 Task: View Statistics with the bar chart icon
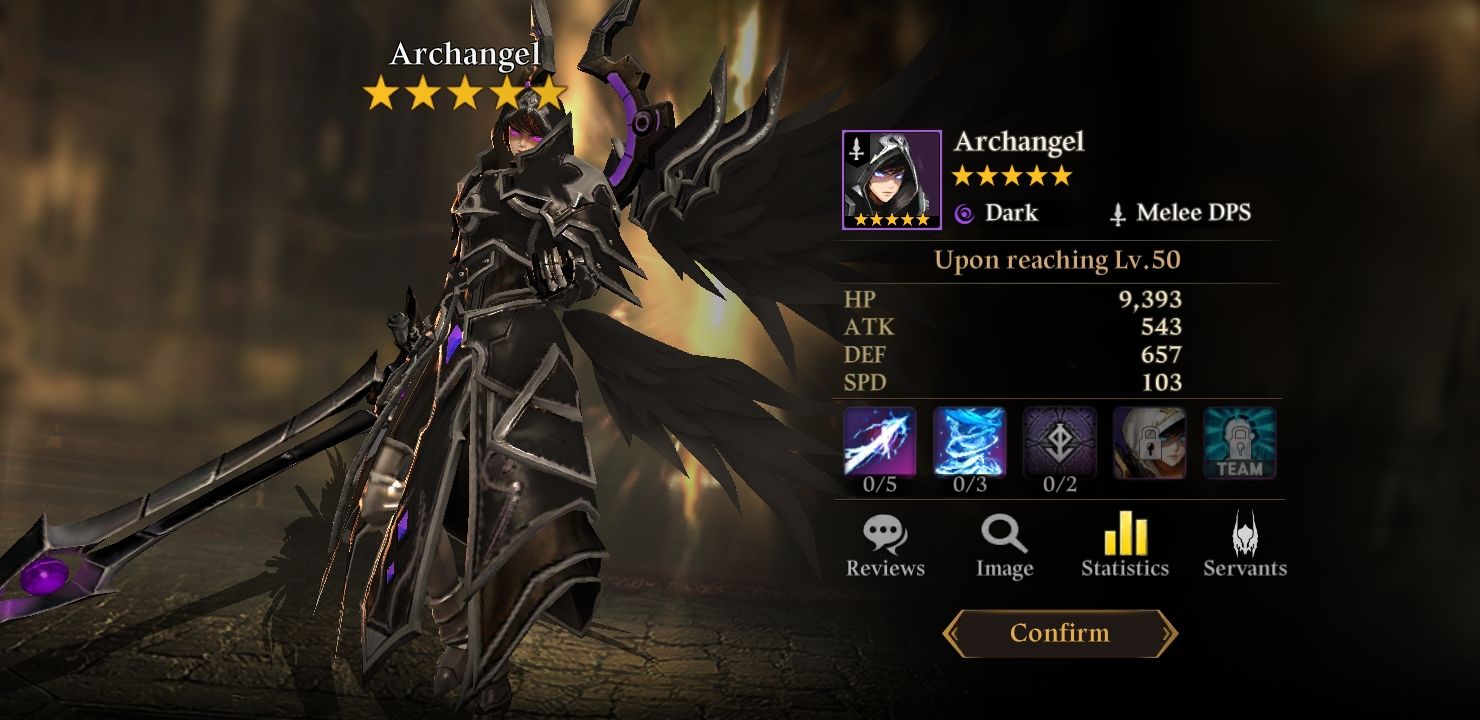click(x=1124, y=545)
